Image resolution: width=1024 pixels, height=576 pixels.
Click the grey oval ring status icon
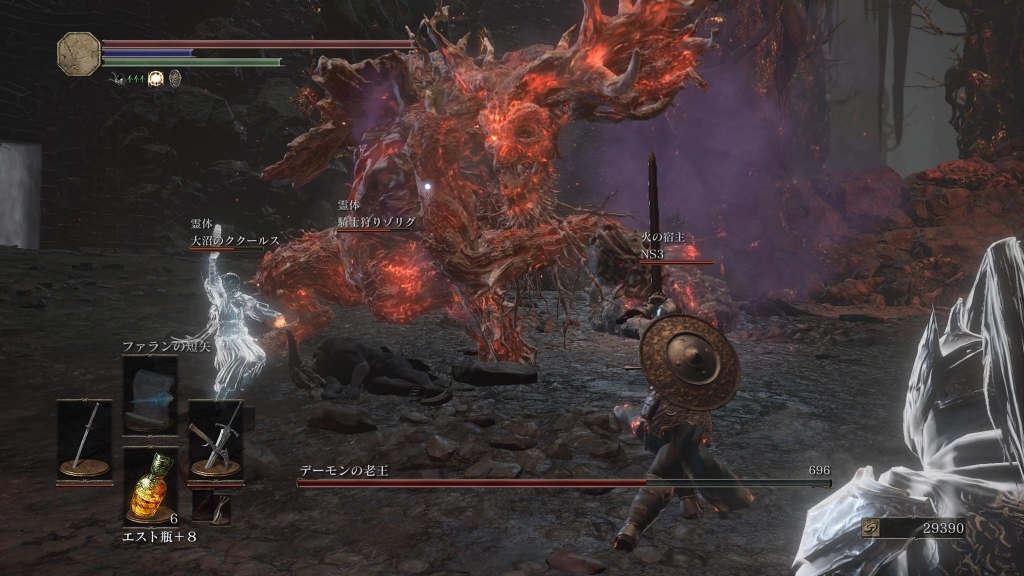pyautogui.click(x=175, y=78)
